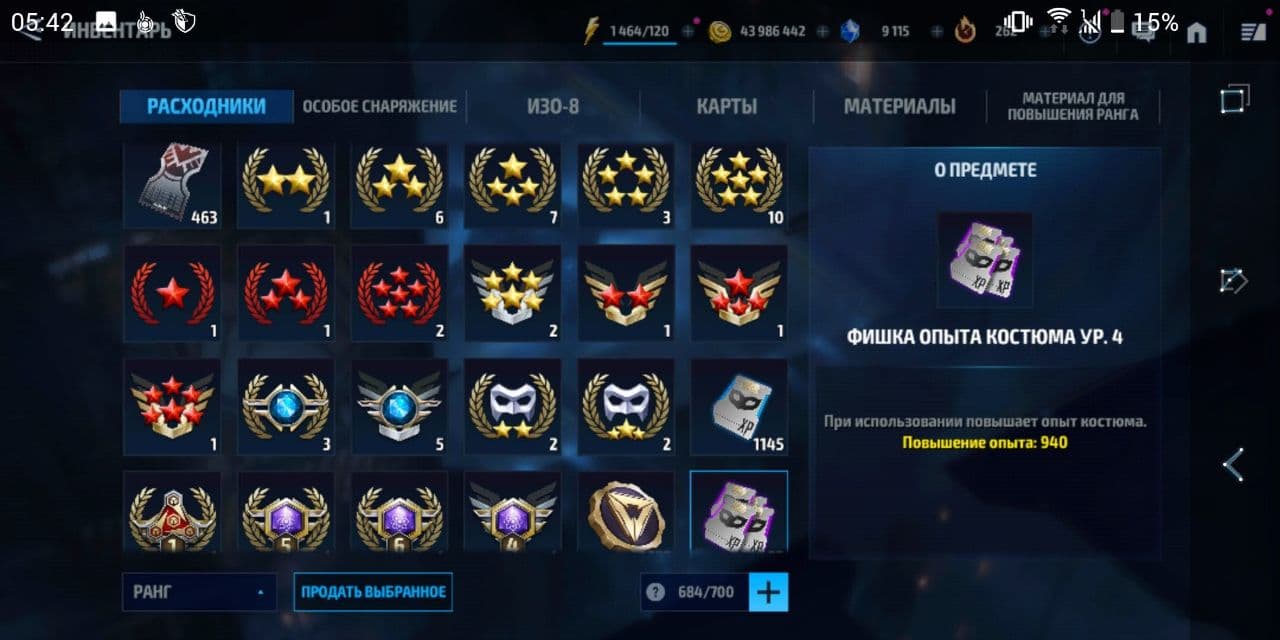The width and height of the screenshot is (1280, 640).
Task: Switch to the ИЗО-8 tab
Action: coord(553,107)
